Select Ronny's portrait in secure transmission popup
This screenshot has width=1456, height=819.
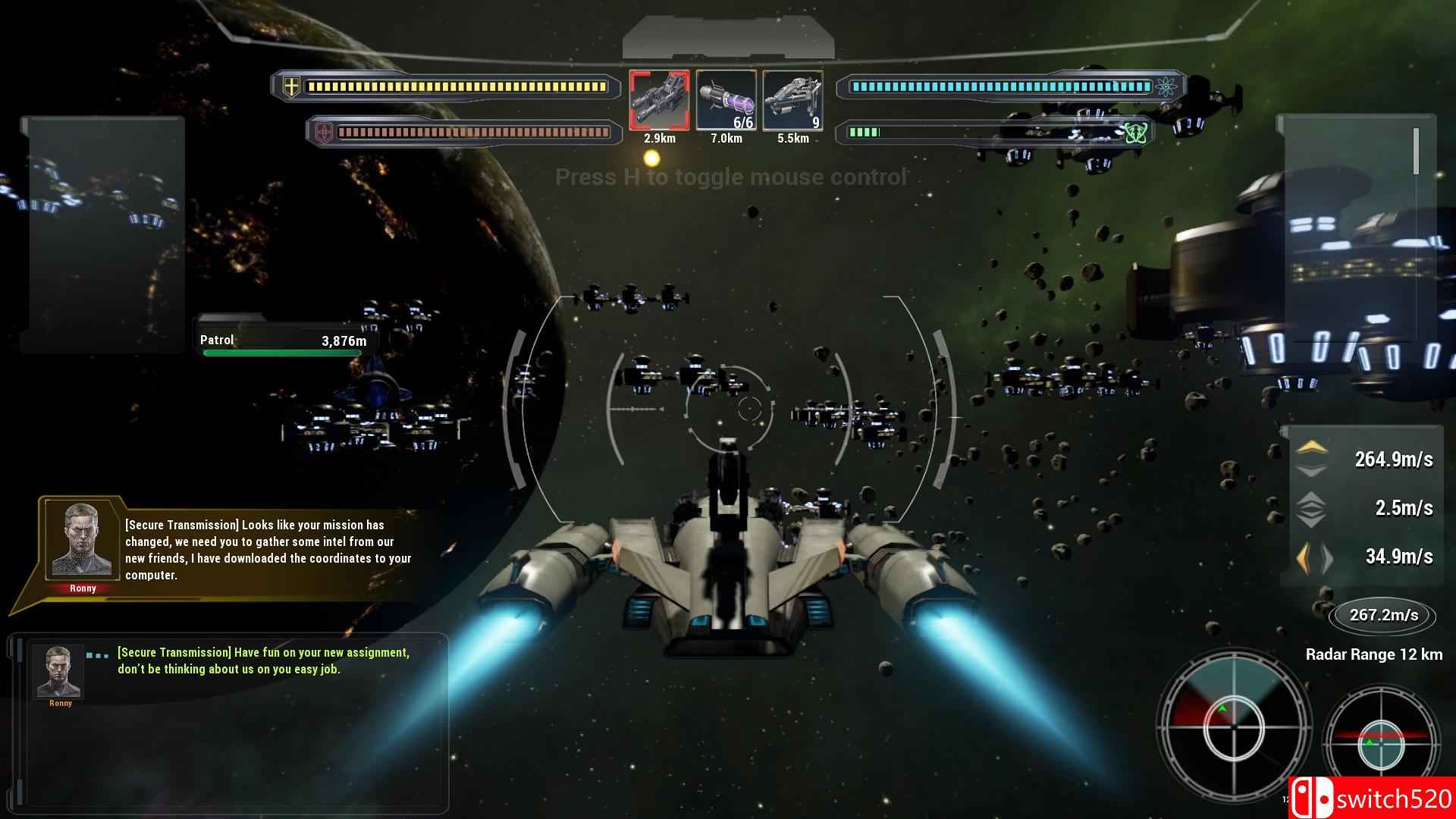pyautogui.click(x=82, y=540)
